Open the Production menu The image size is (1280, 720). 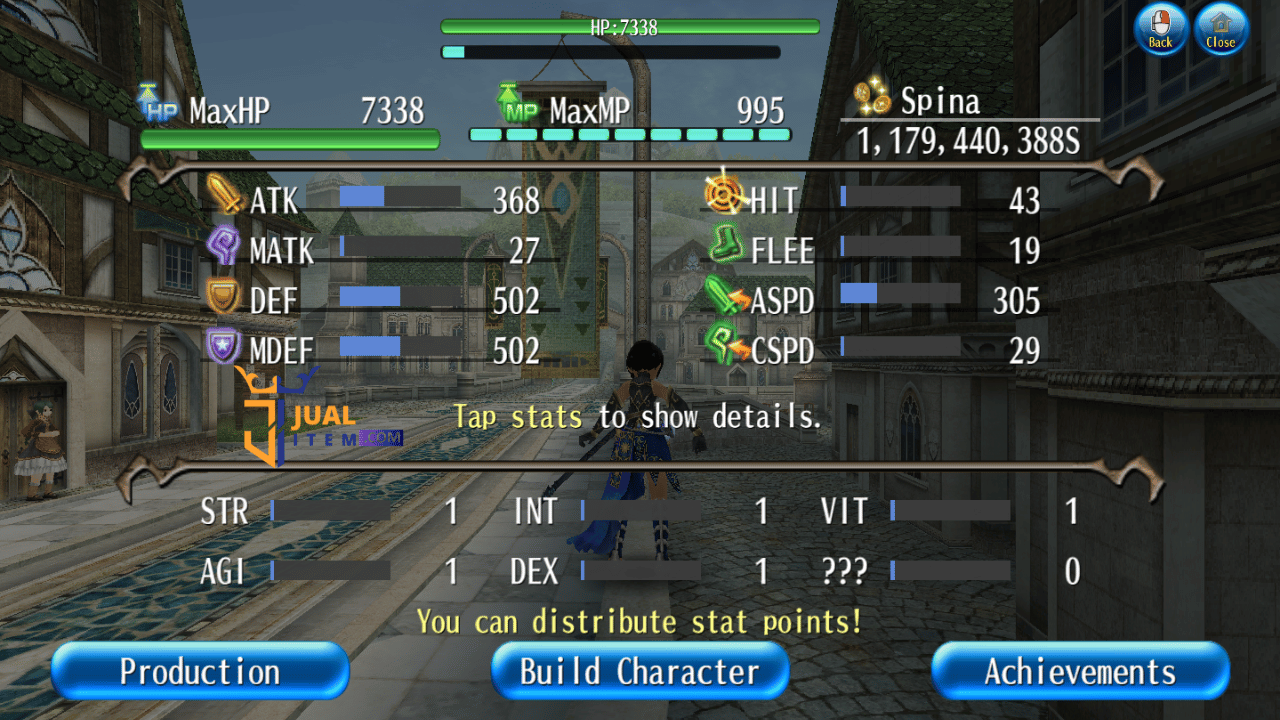200,671
